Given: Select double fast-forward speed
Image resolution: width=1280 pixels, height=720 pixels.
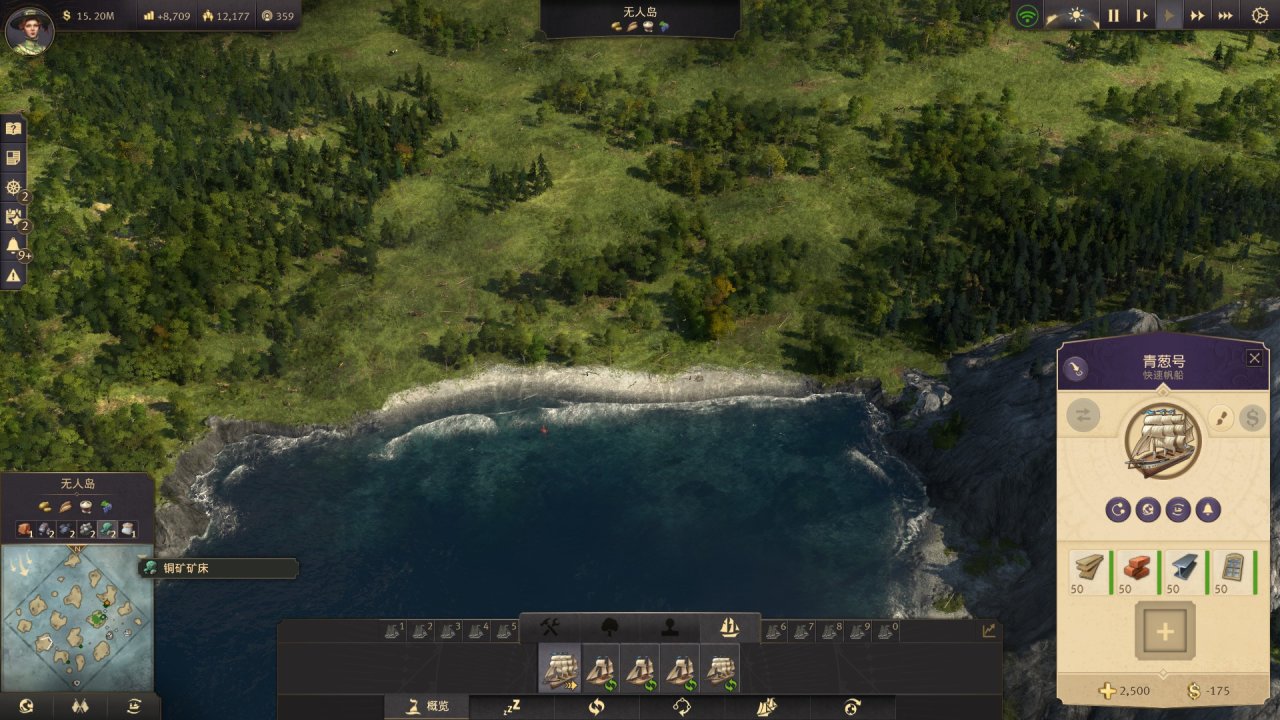Looking at the screenshot, I should pos(1196,16).
